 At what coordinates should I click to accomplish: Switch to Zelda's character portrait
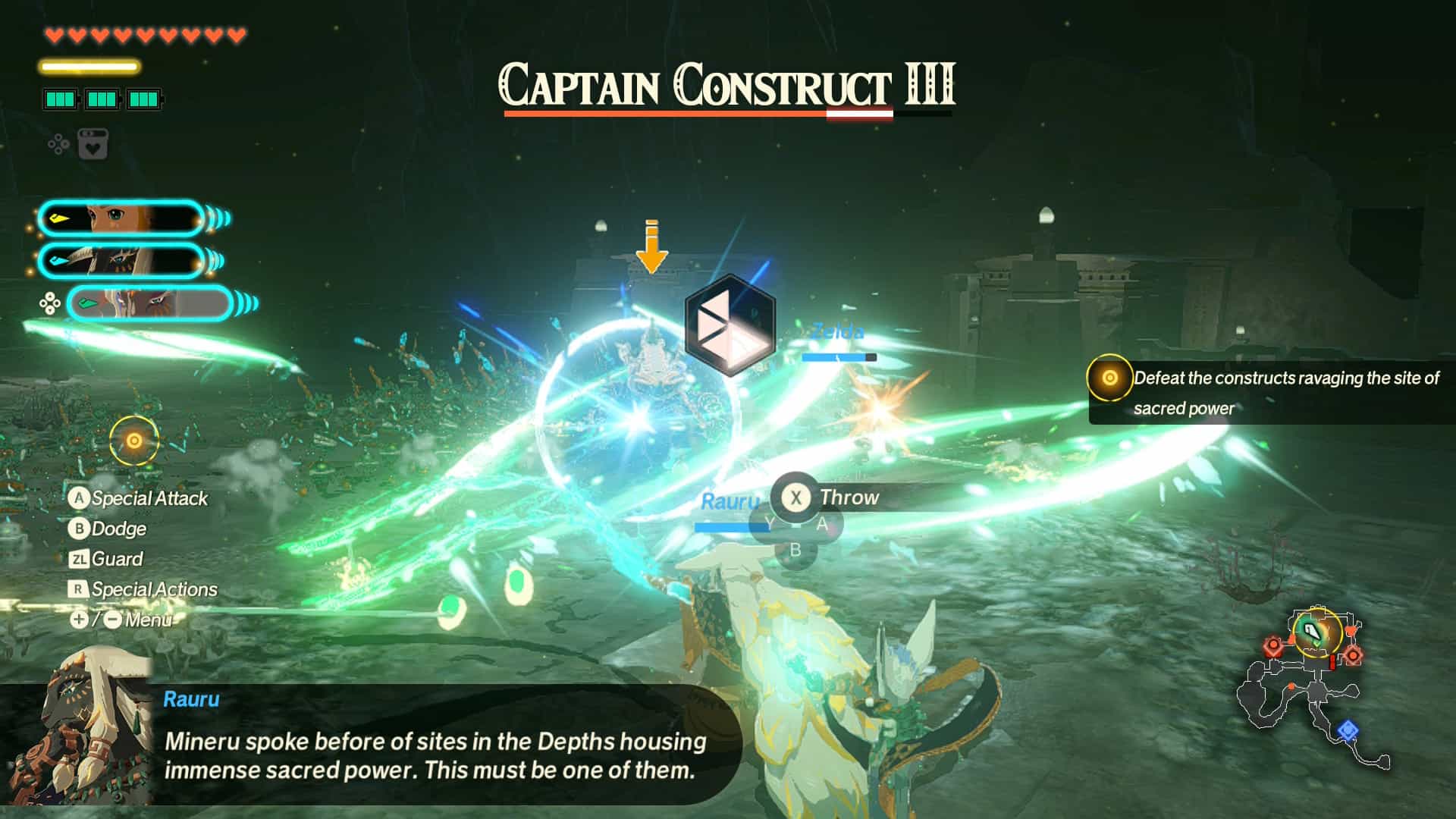pos(121,219)
